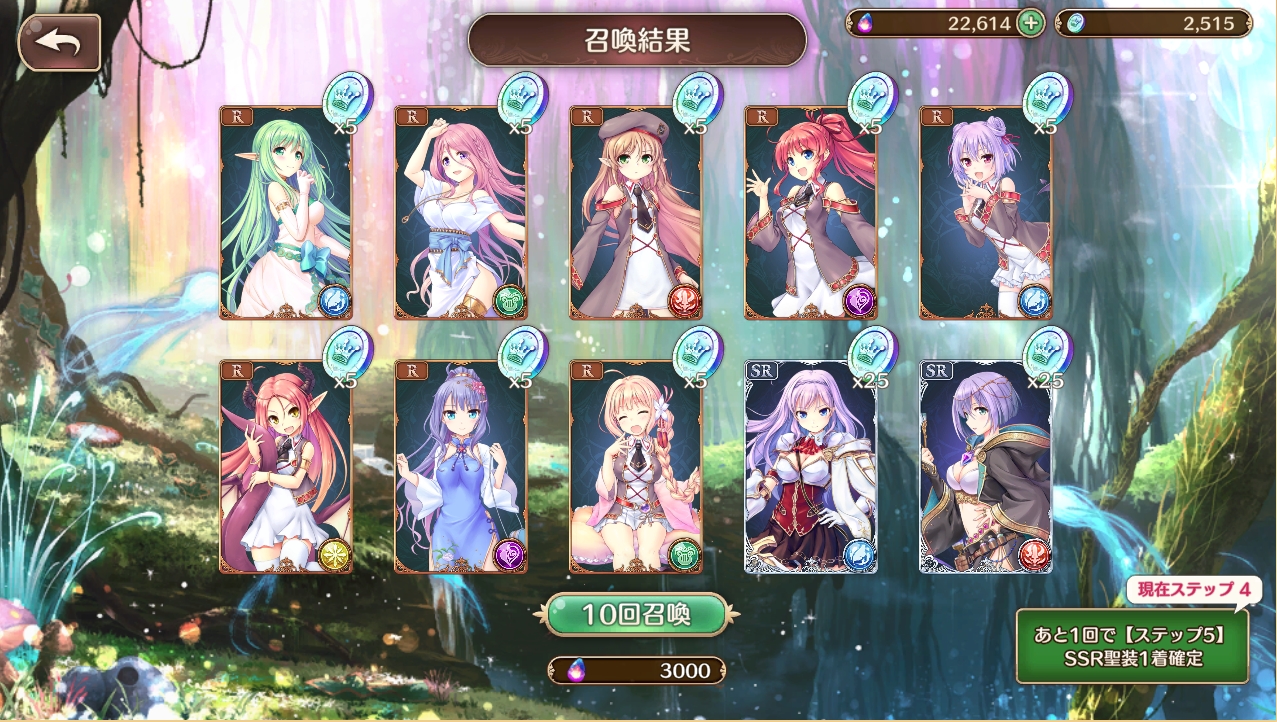Open the Step 5 SSR guarantee banner

click(1132, 645)
